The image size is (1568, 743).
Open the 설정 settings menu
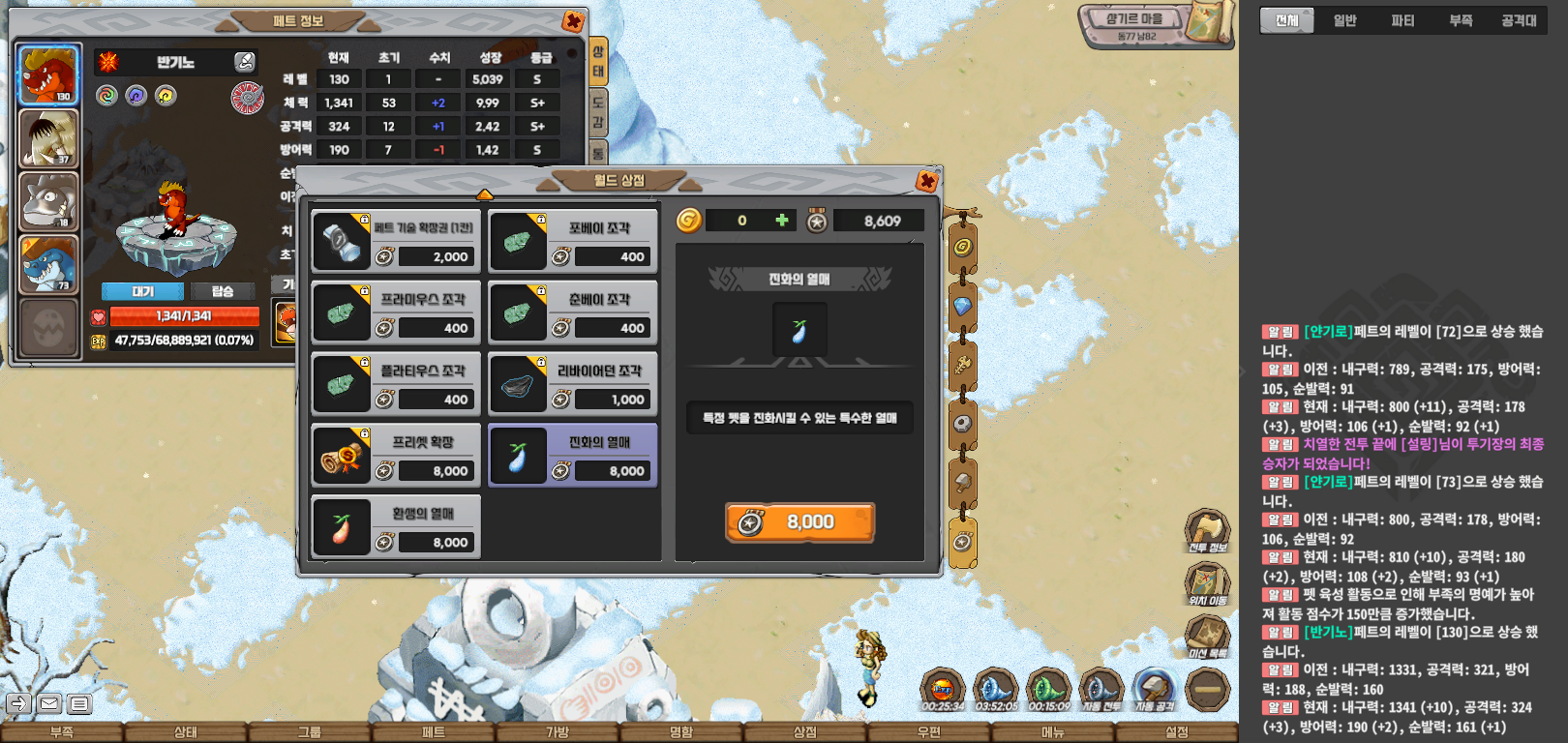(1177, 732)
